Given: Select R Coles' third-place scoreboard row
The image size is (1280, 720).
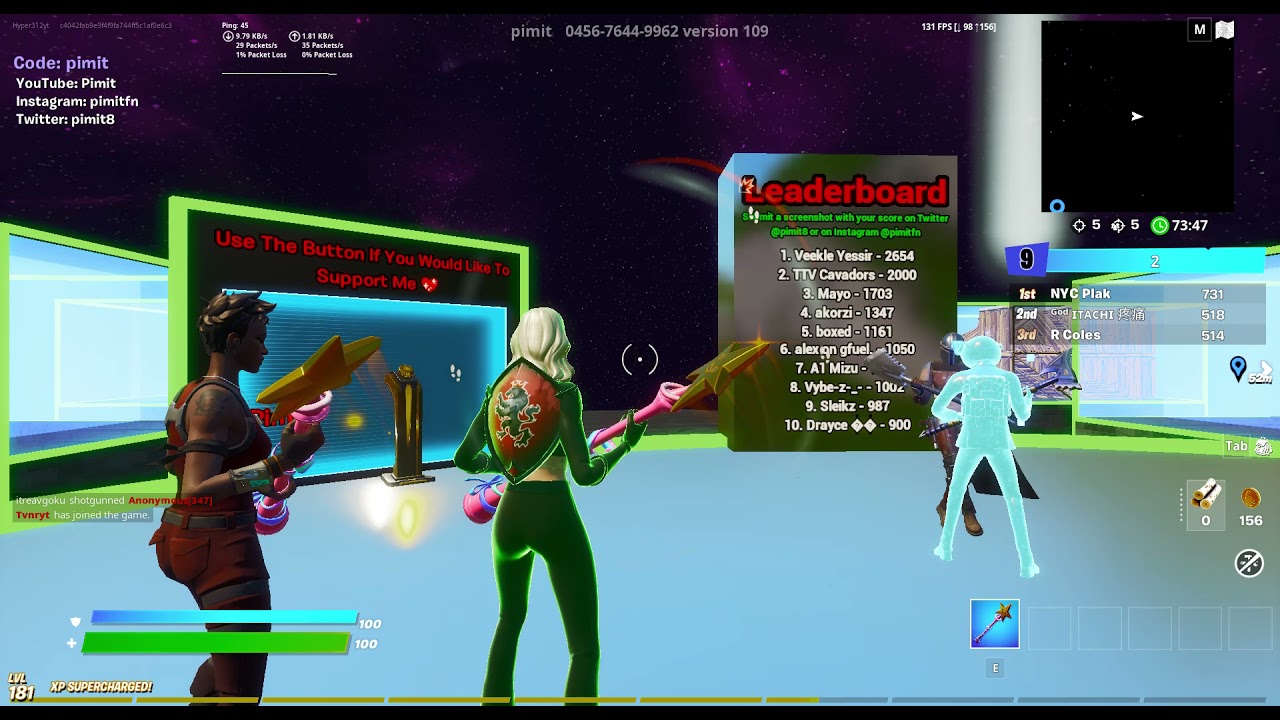Looking at the screenshot, I should pos(1136,335).
